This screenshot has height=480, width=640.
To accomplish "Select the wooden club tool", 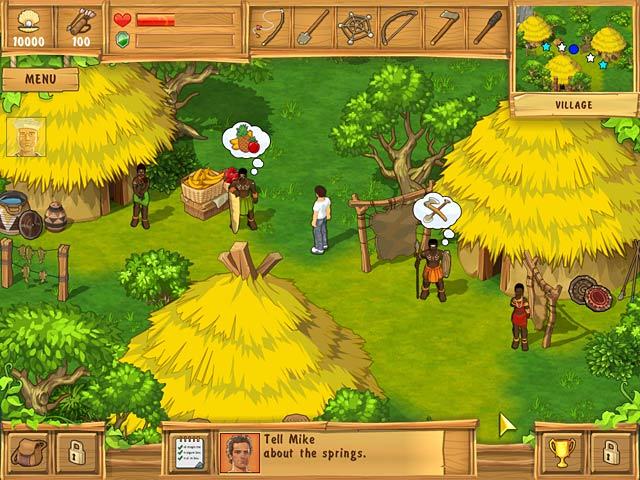I will click(x=487, y=27).
